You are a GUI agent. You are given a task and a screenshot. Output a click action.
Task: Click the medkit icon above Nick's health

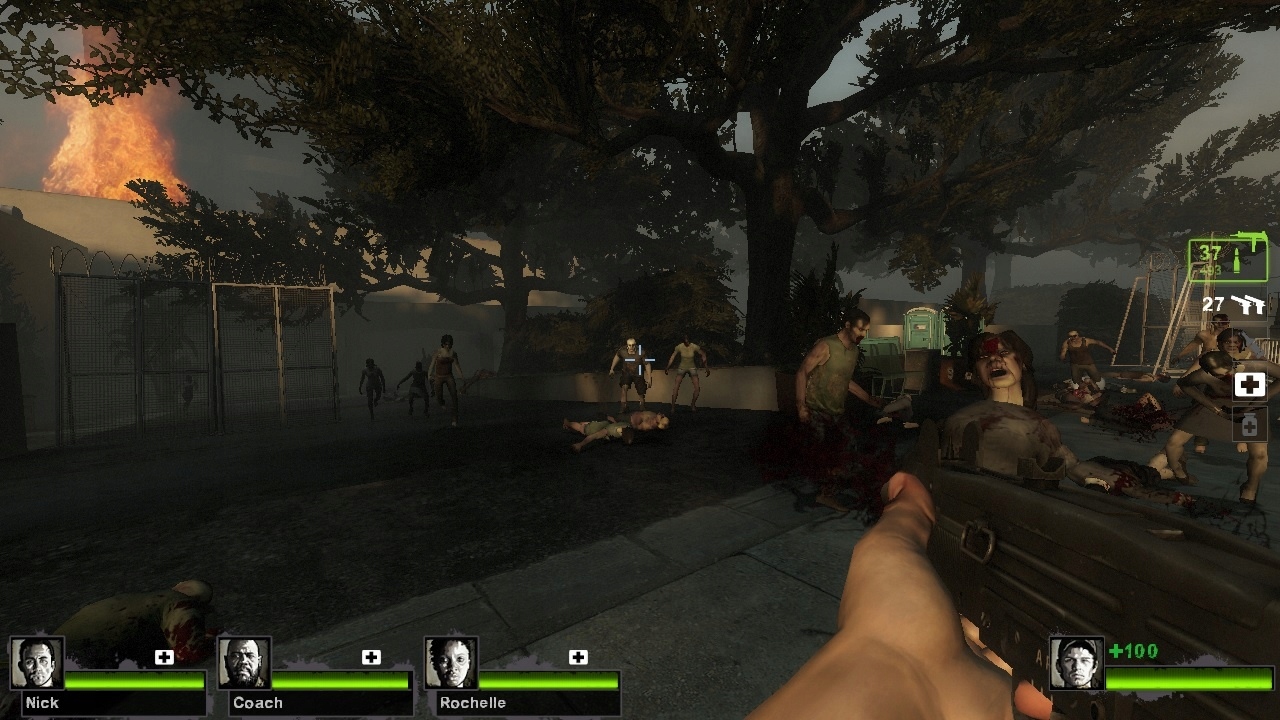pyautogui.click(x=164, y=657)
